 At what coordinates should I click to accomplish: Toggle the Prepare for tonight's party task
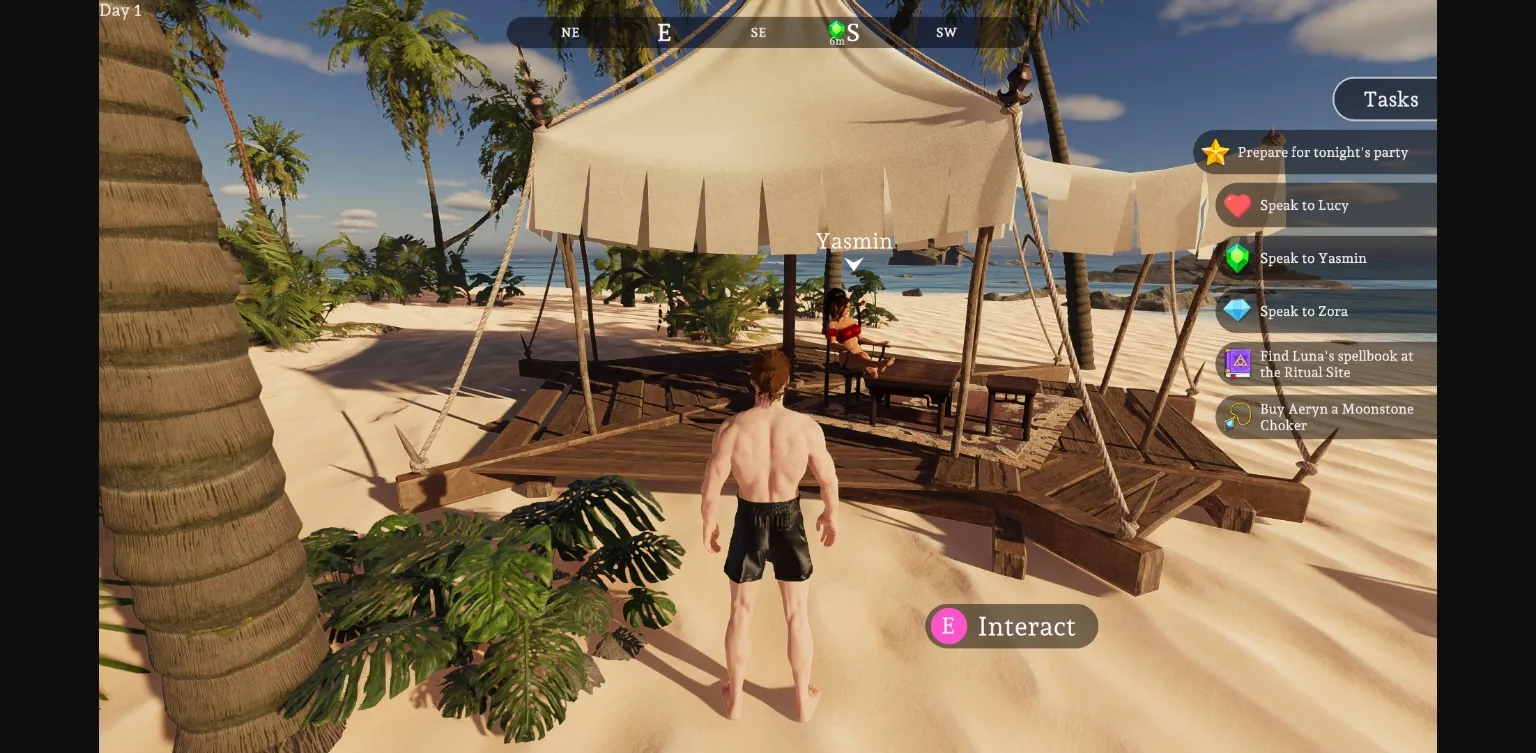1322,152
